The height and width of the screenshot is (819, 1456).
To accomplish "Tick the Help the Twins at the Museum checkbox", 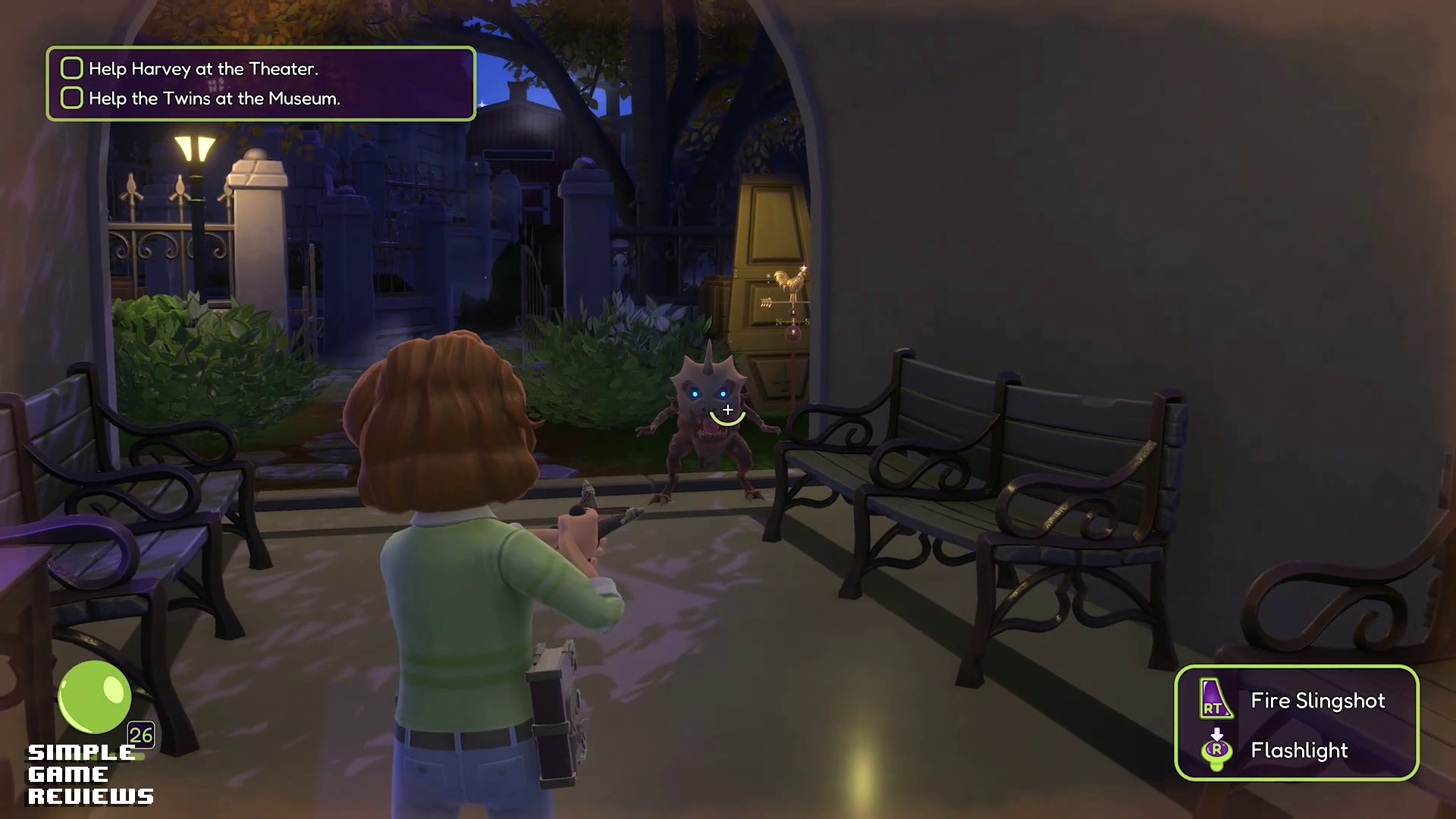I will (72, 98).
